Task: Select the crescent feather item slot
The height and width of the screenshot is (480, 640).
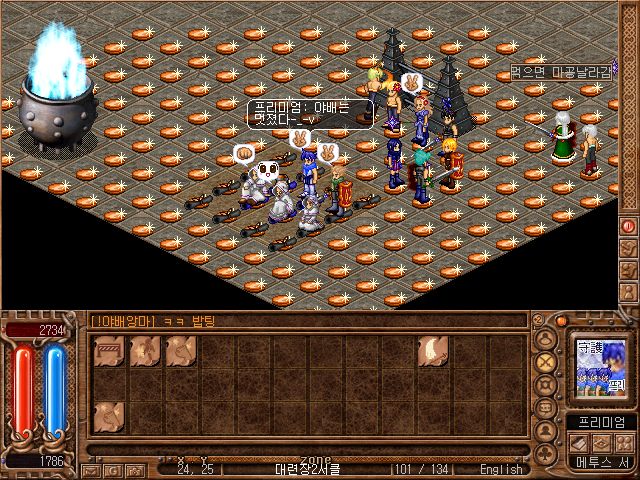Action: pos(433,351)
